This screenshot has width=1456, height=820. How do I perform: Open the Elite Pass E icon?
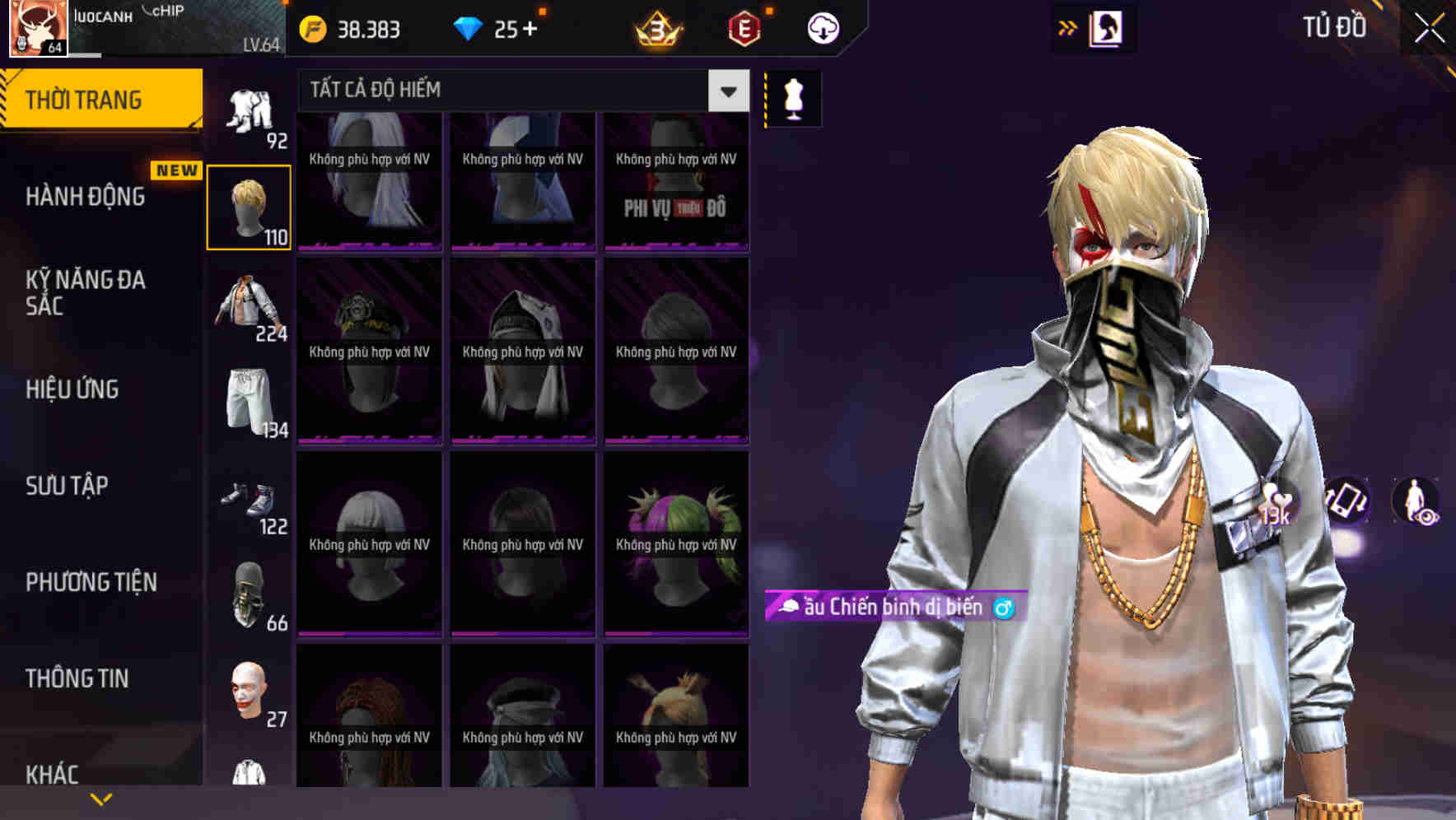pyautogui.click(x=742, y=30)
